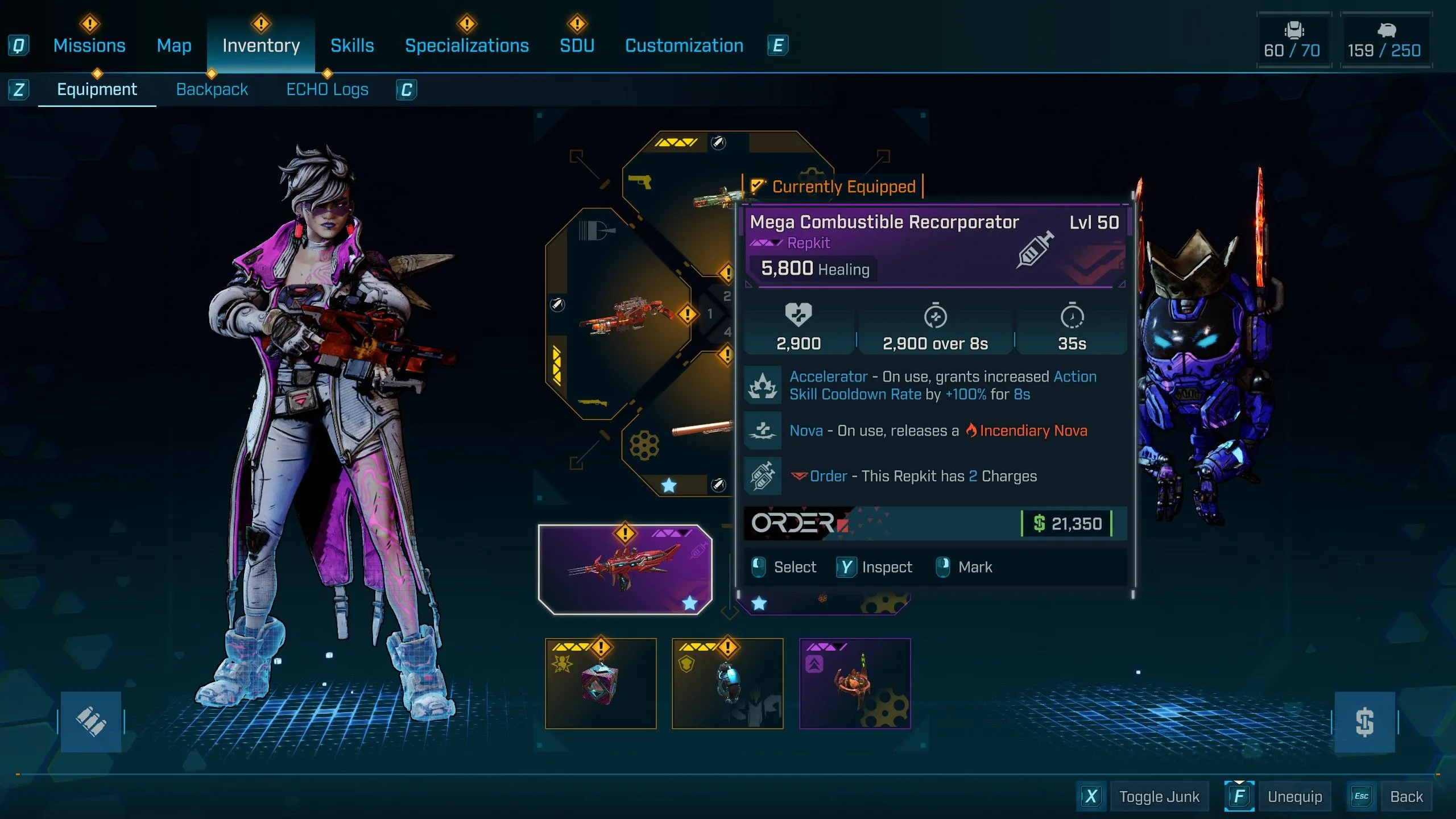Click the dollar sign icon at bottom right
The width and height of the screenshot is (1456, 819).
click(1364, 721)
